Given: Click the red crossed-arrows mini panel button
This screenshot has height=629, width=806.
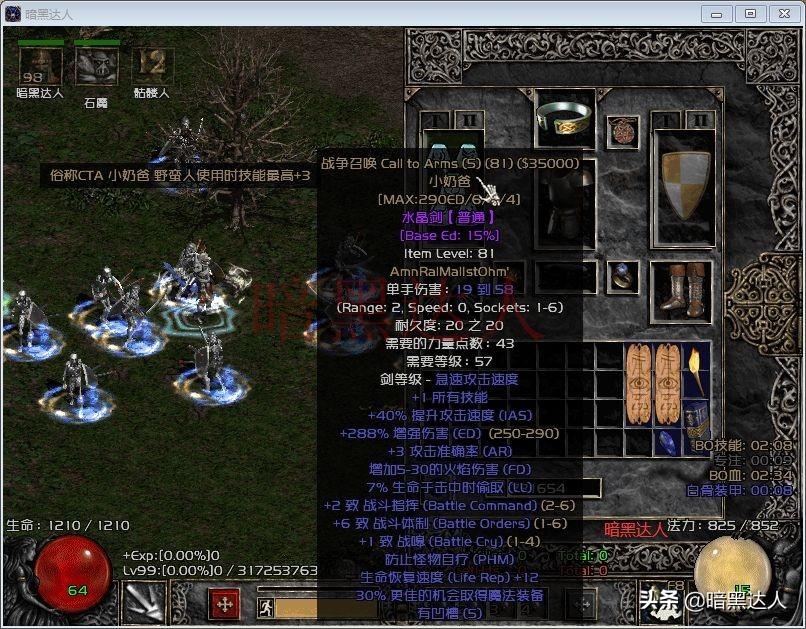Looking at the screenshot, I should [x=224, y=604].
